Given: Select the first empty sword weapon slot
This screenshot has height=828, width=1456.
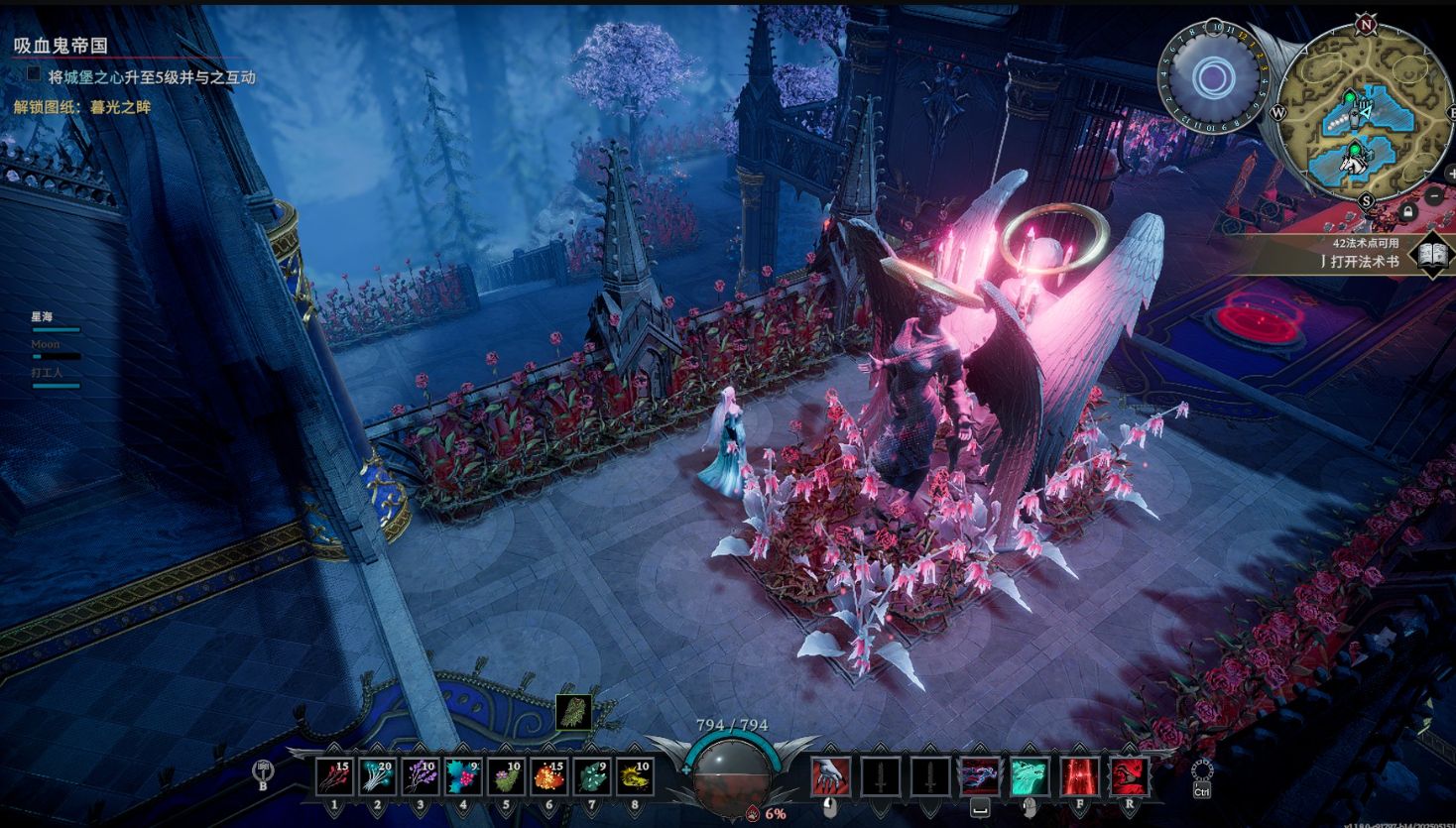Looking at the screenshot, I should coord(879,776).
